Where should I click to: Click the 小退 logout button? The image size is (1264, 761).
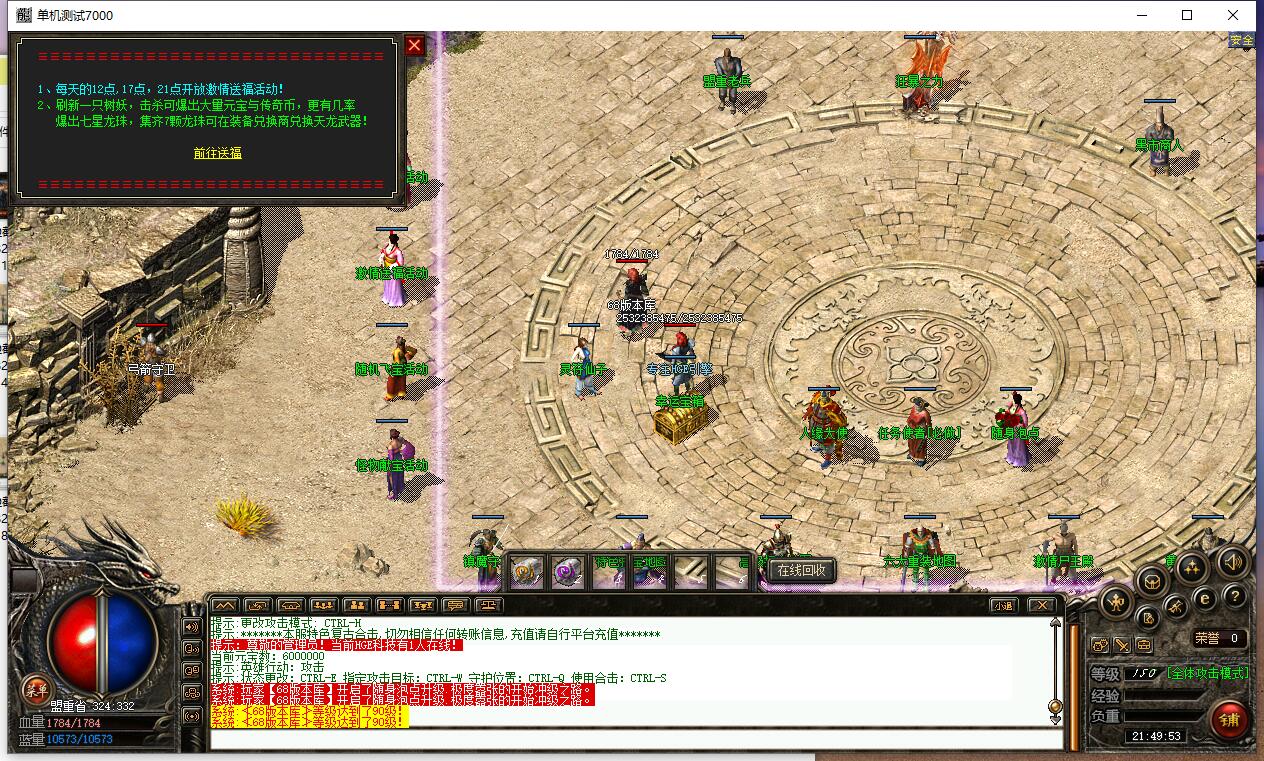(x=1002, y=605)
